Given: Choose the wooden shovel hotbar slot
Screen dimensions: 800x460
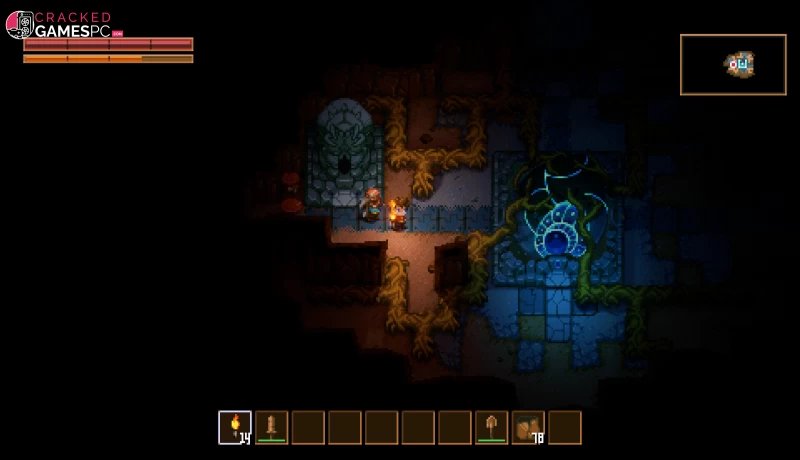Looking at the screenshot, I should point(491,427).
